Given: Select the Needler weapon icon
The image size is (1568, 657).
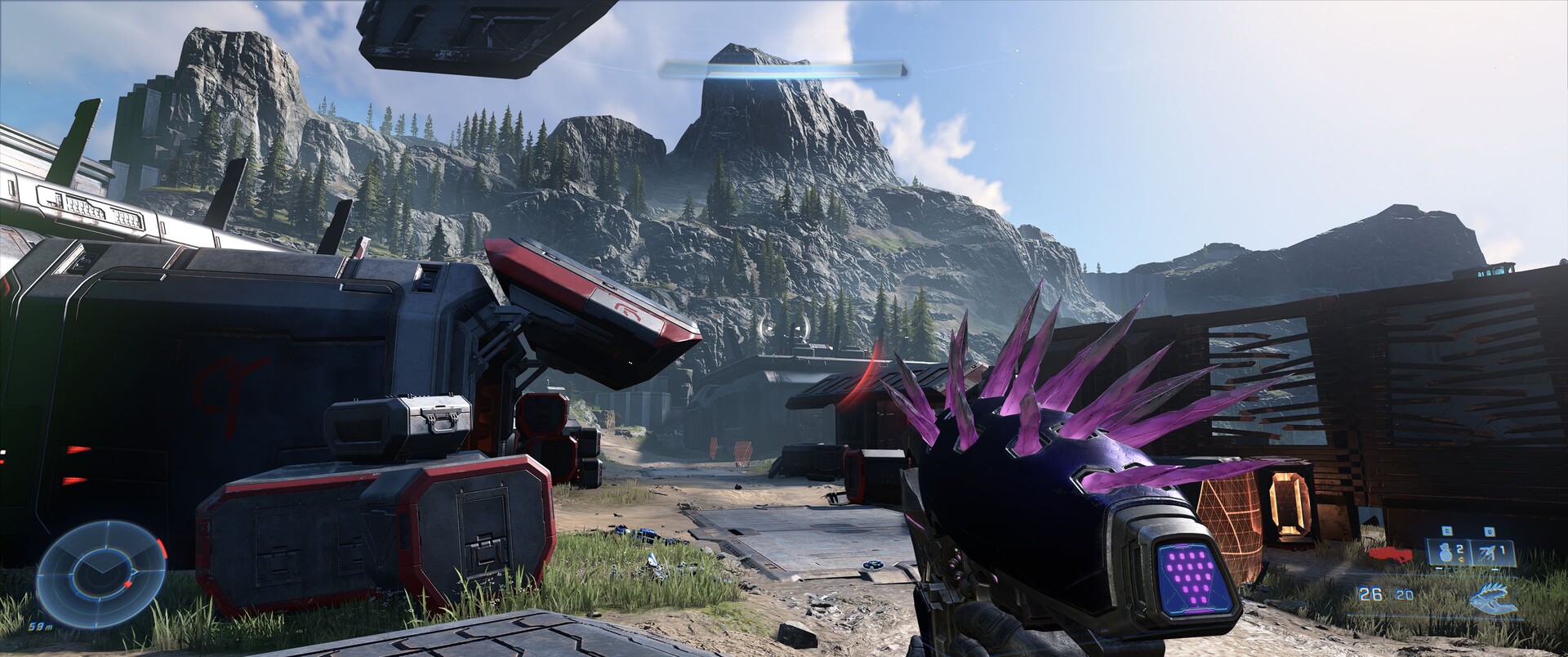Looking at the screenshot, I should pyautogui.click(x=1491, y=599).
